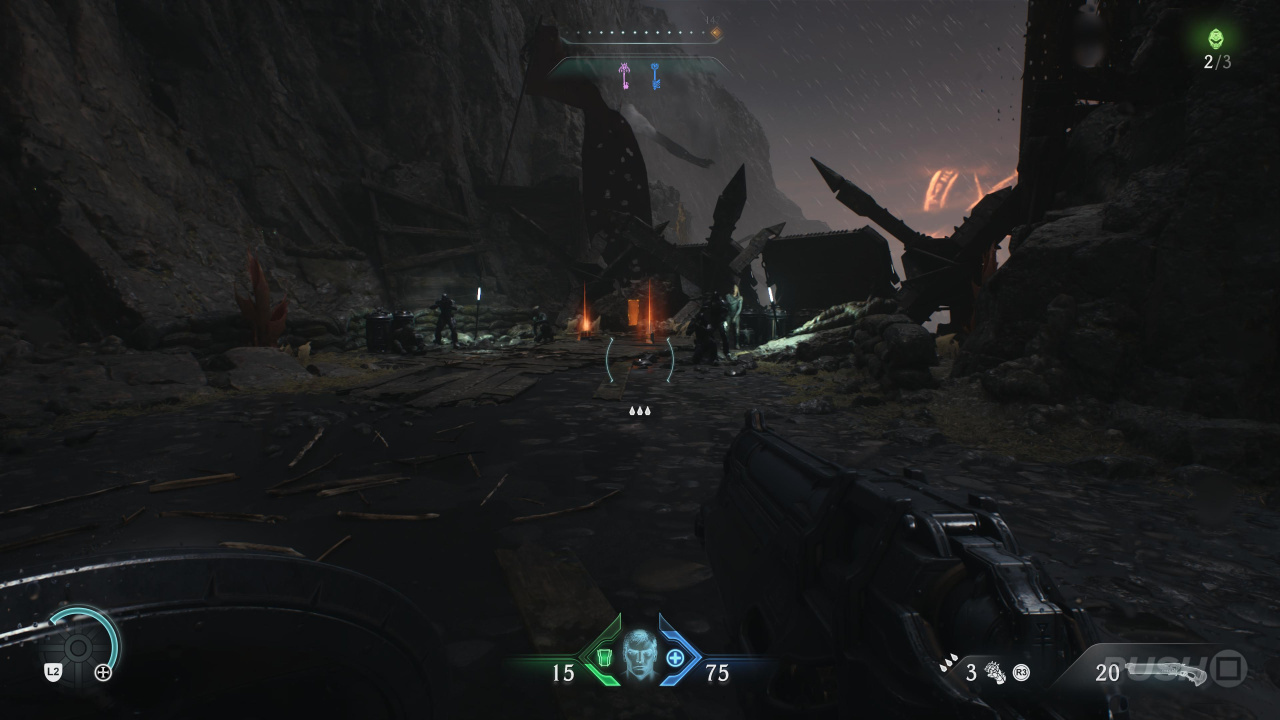Click the Doom Slayer face portrait

point(639,655)
